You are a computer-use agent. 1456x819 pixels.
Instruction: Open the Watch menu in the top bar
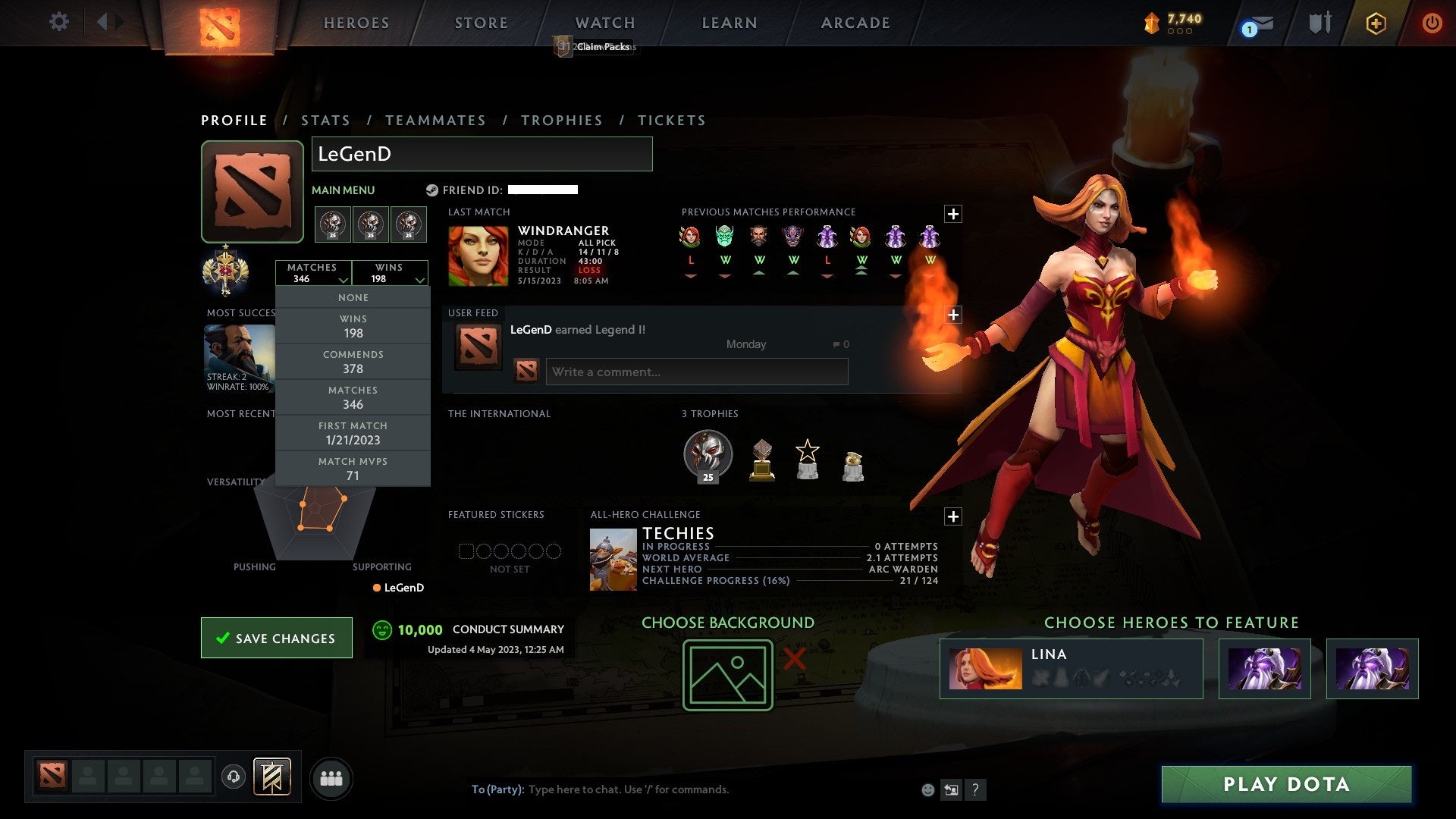[604, 23]
